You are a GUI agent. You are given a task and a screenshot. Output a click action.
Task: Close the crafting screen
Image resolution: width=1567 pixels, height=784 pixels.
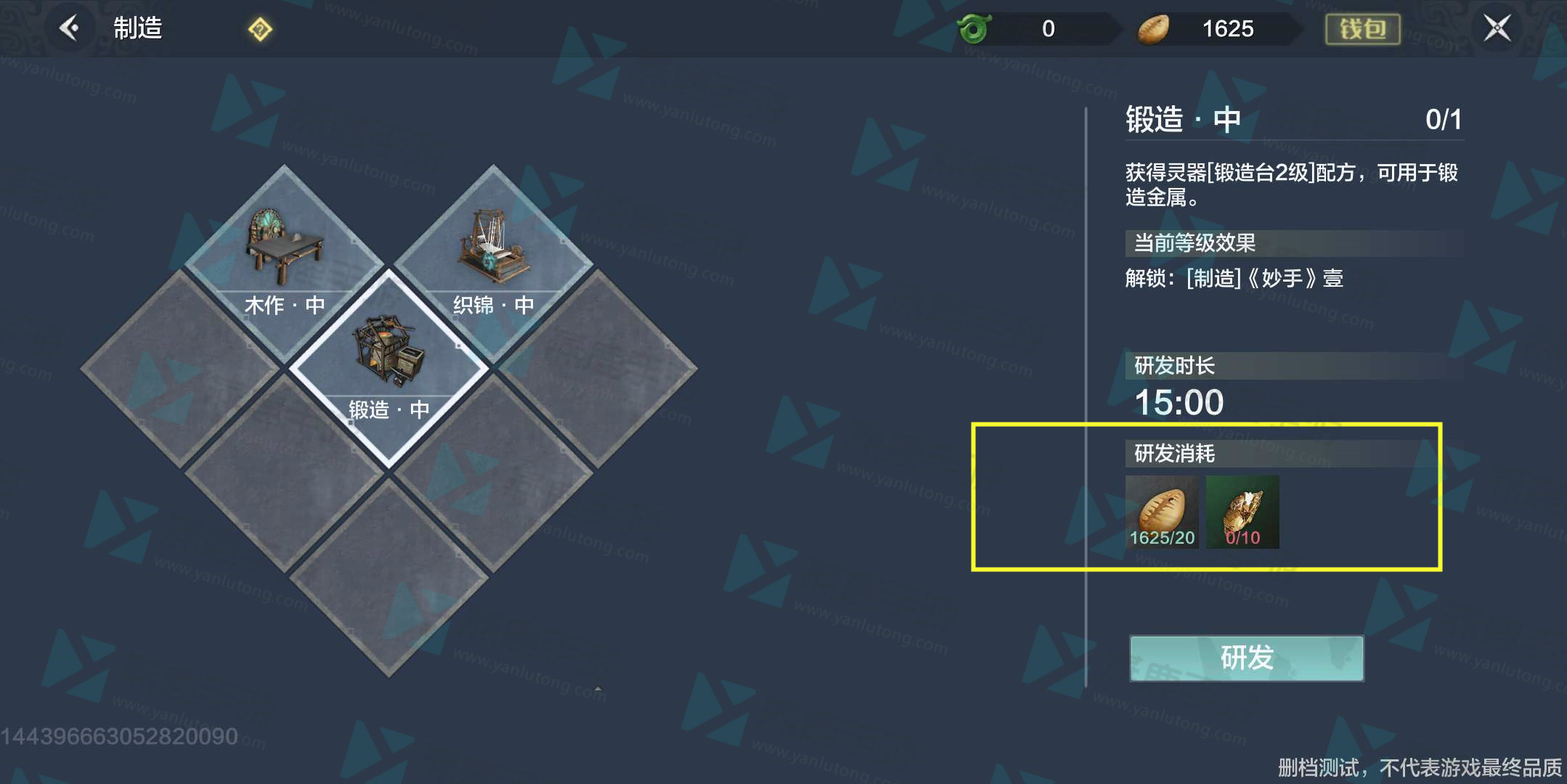(1497, 28)
